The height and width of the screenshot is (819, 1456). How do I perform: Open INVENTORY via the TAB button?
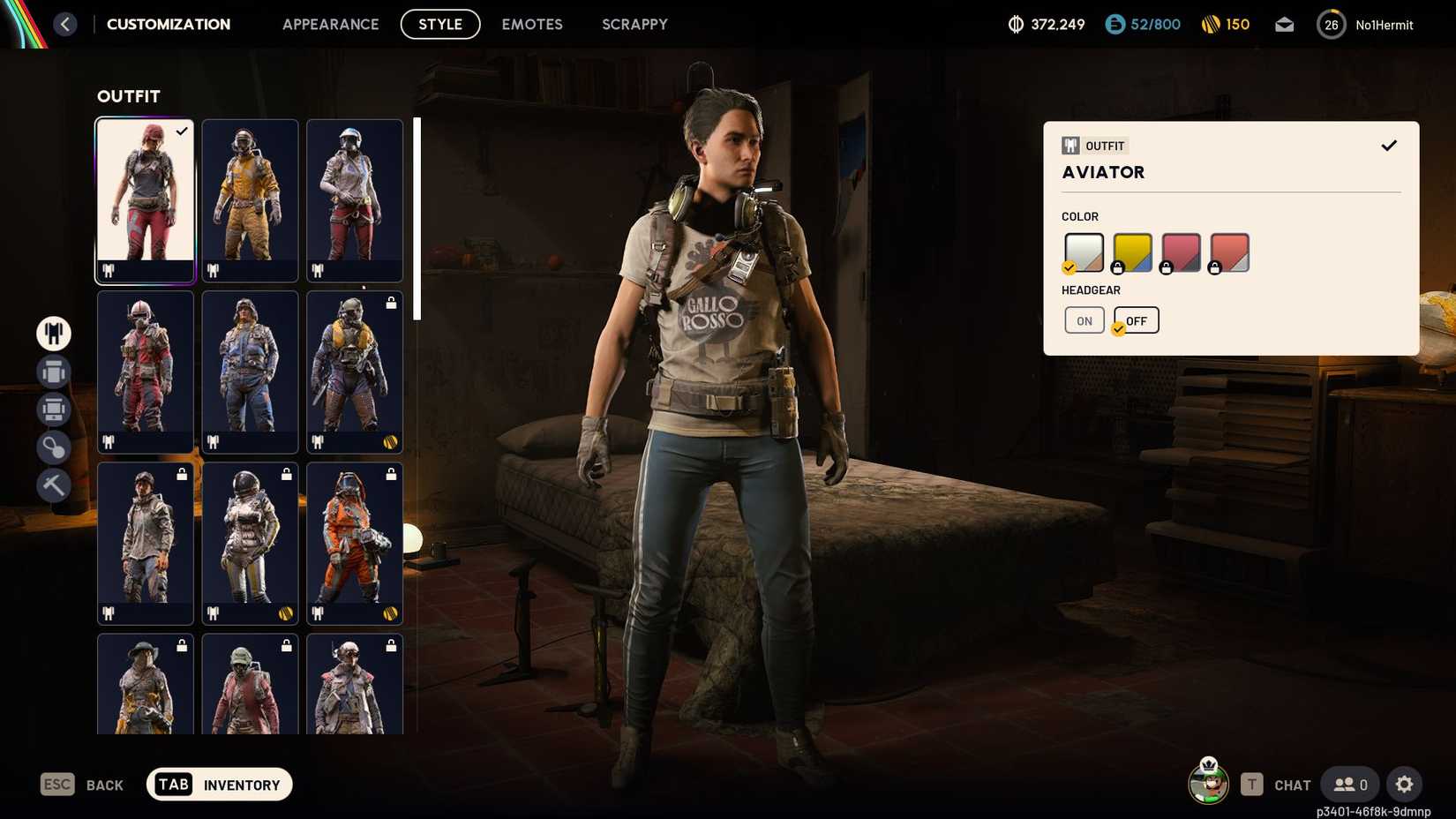218,784
